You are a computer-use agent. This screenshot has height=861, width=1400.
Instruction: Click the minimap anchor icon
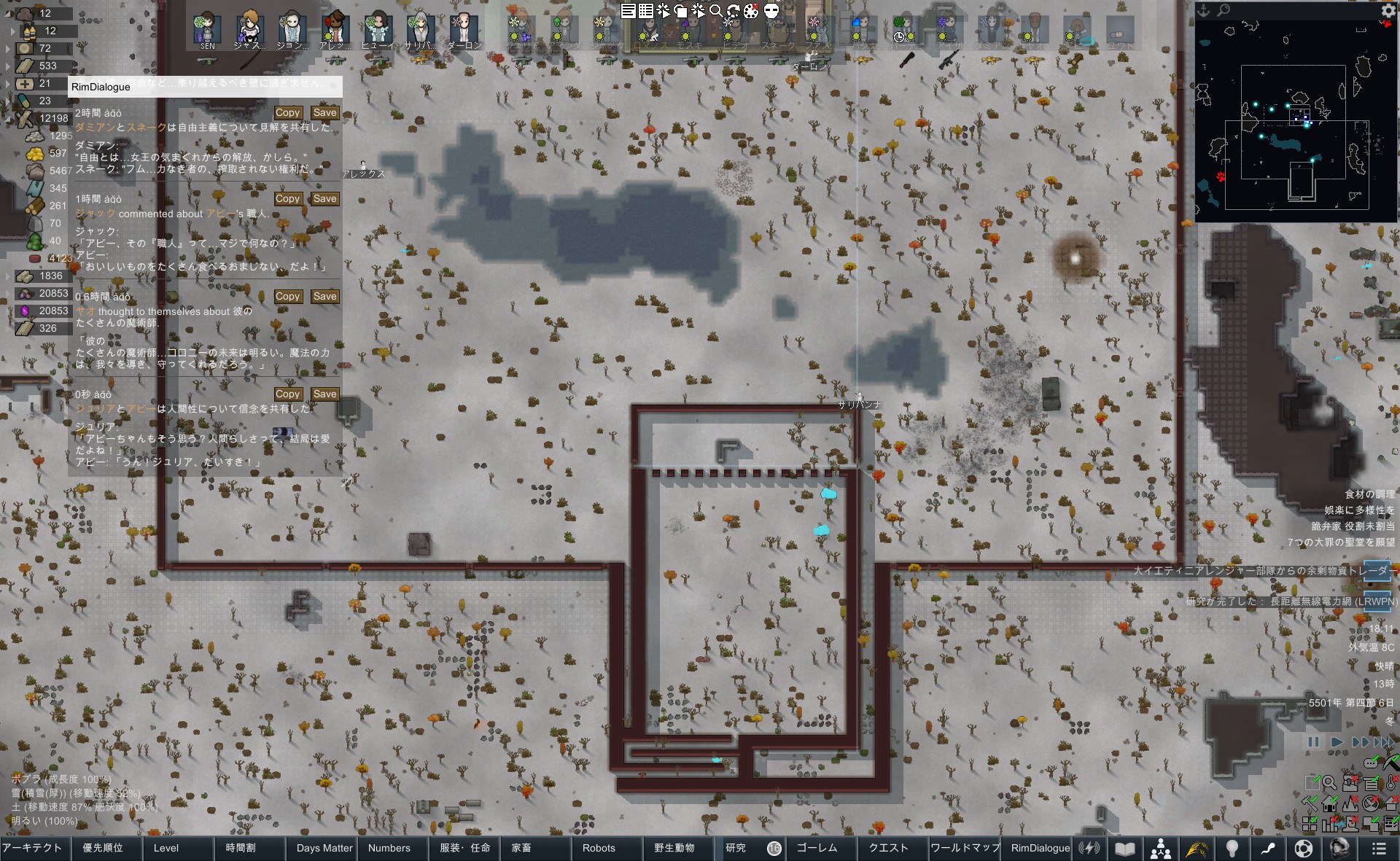1204,10
